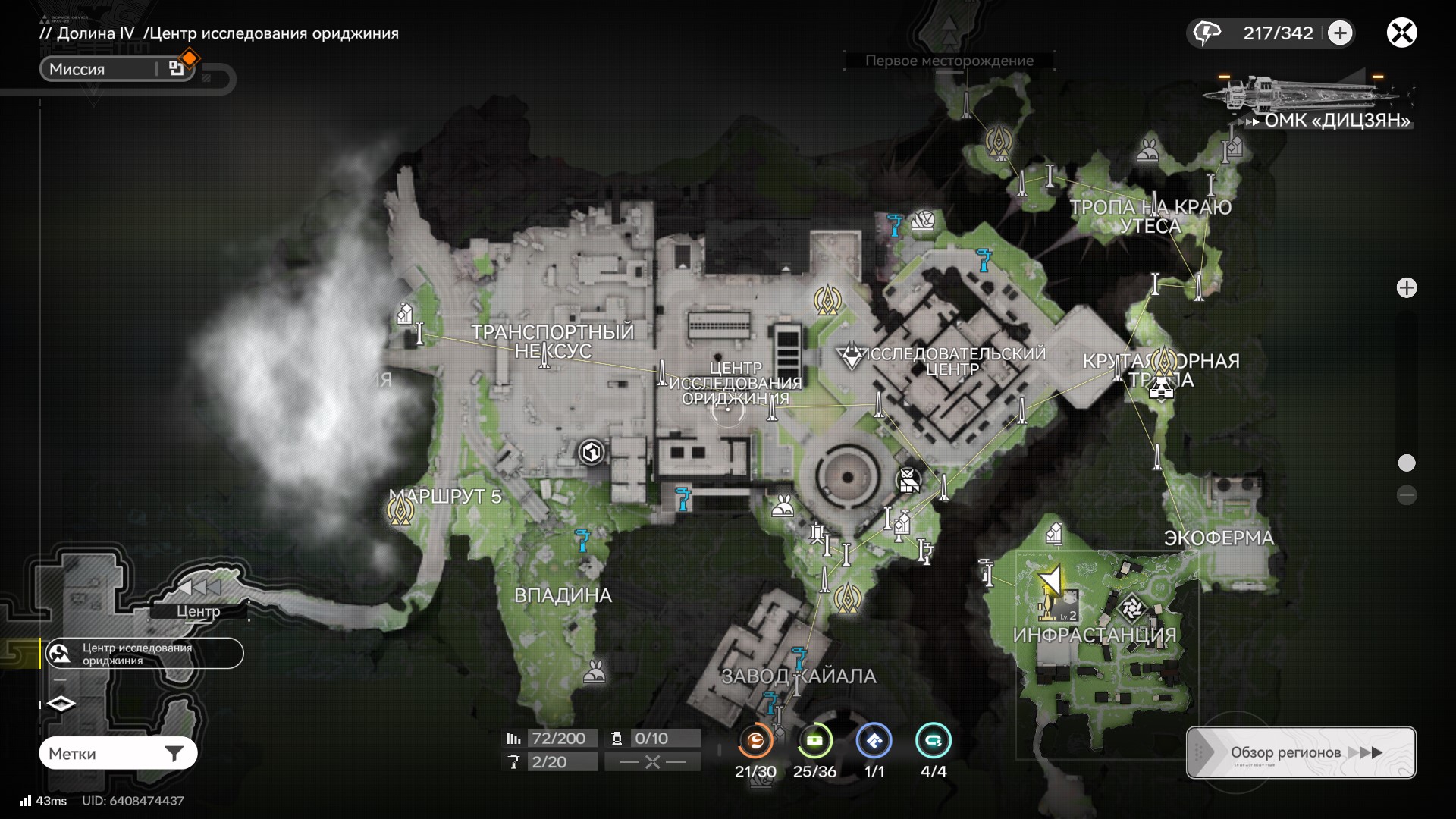Select Исследовательский центр mission marker
The image size is (1456, 819).
(852, 356)
